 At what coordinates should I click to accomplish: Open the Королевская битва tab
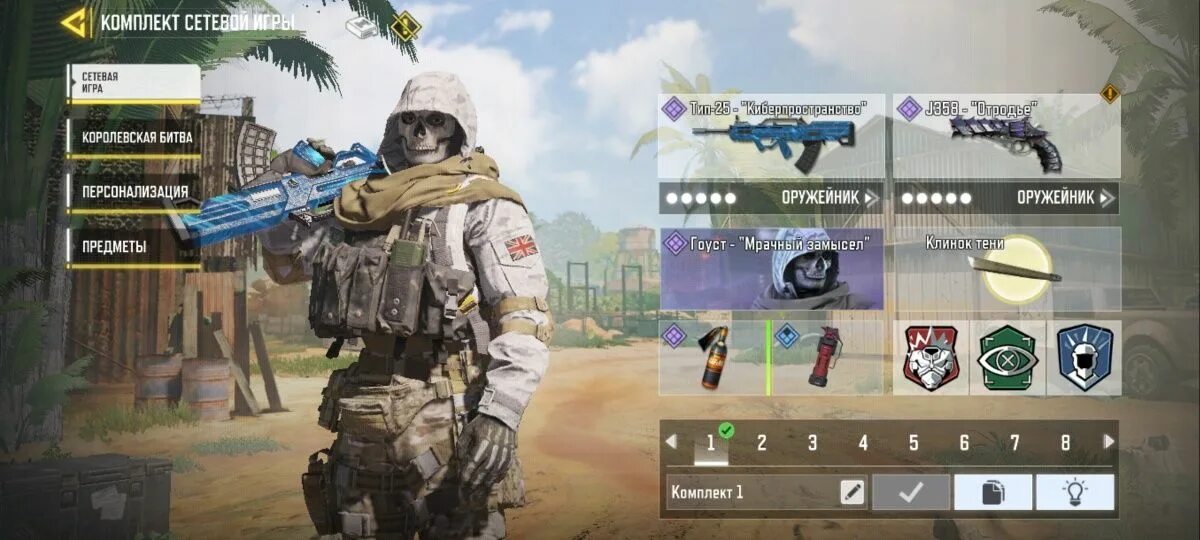tap(134, 137)
